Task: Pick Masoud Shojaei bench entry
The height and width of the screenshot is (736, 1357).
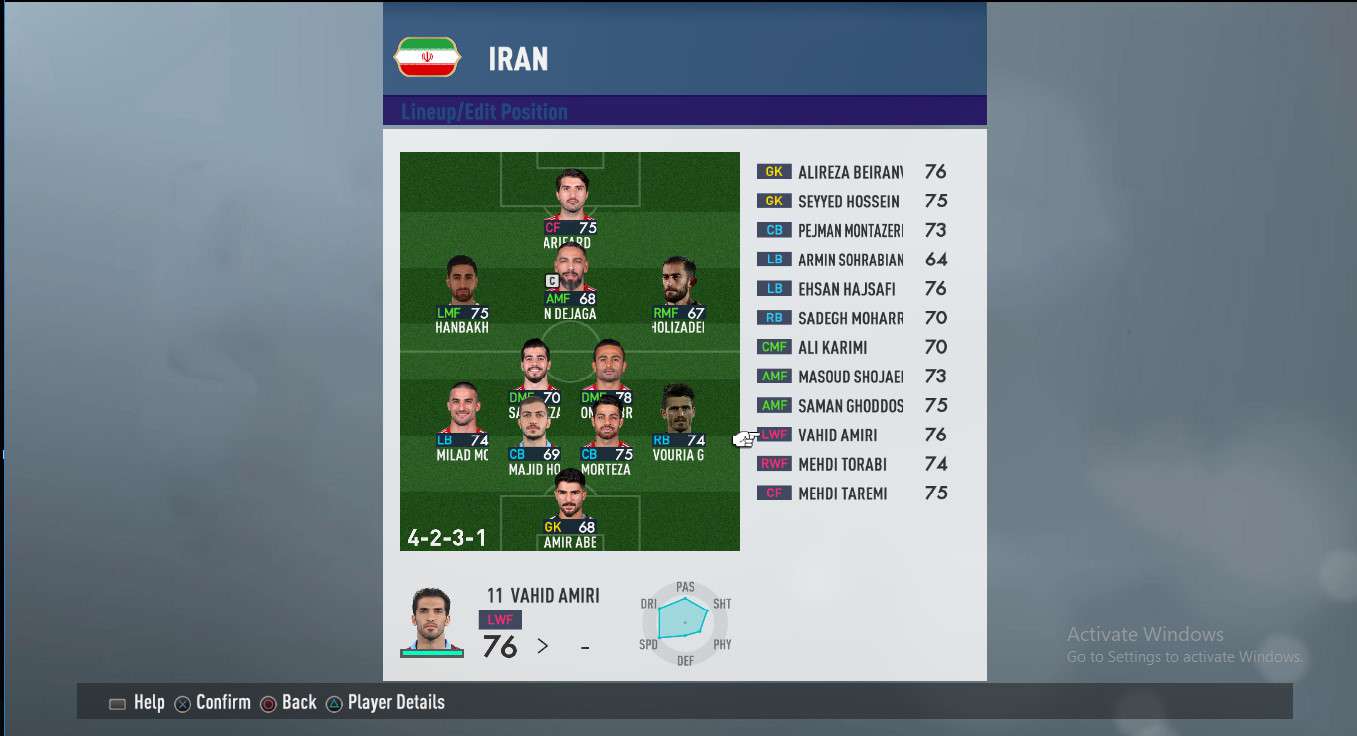Action: 849,376
